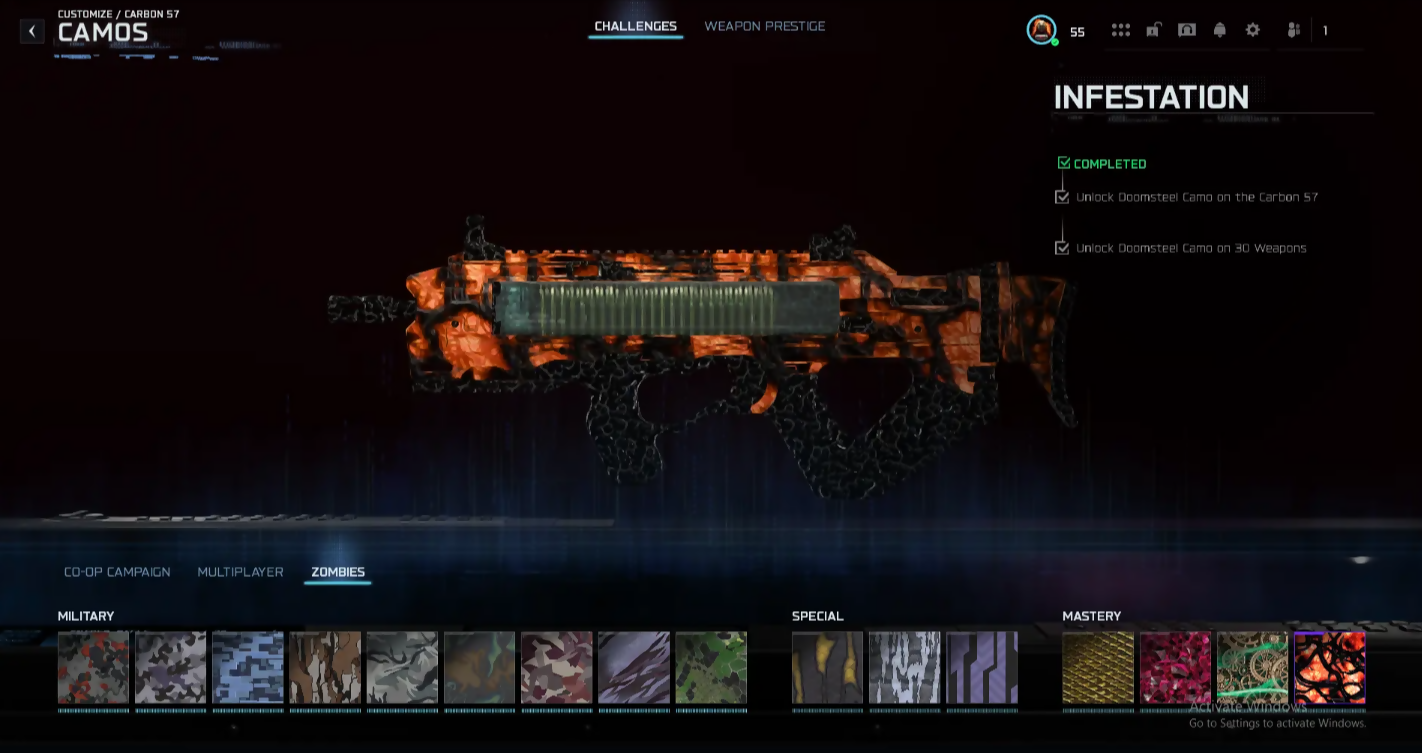Viewport: 1422px width, 753px height.
Task: Open the player profile avatar
Action: point(1041,30)
